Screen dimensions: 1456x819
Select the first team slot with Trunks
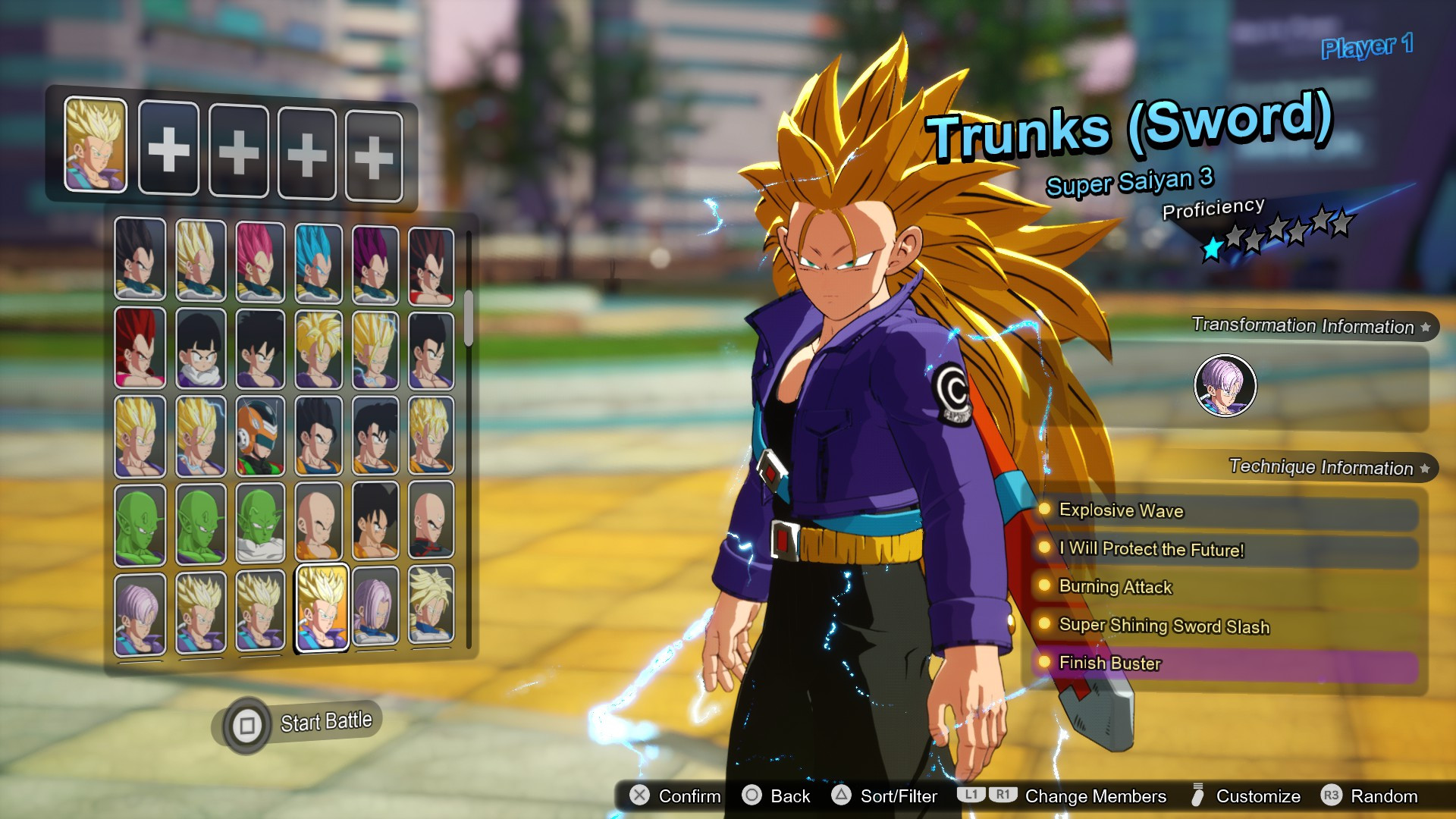point(96,144)
